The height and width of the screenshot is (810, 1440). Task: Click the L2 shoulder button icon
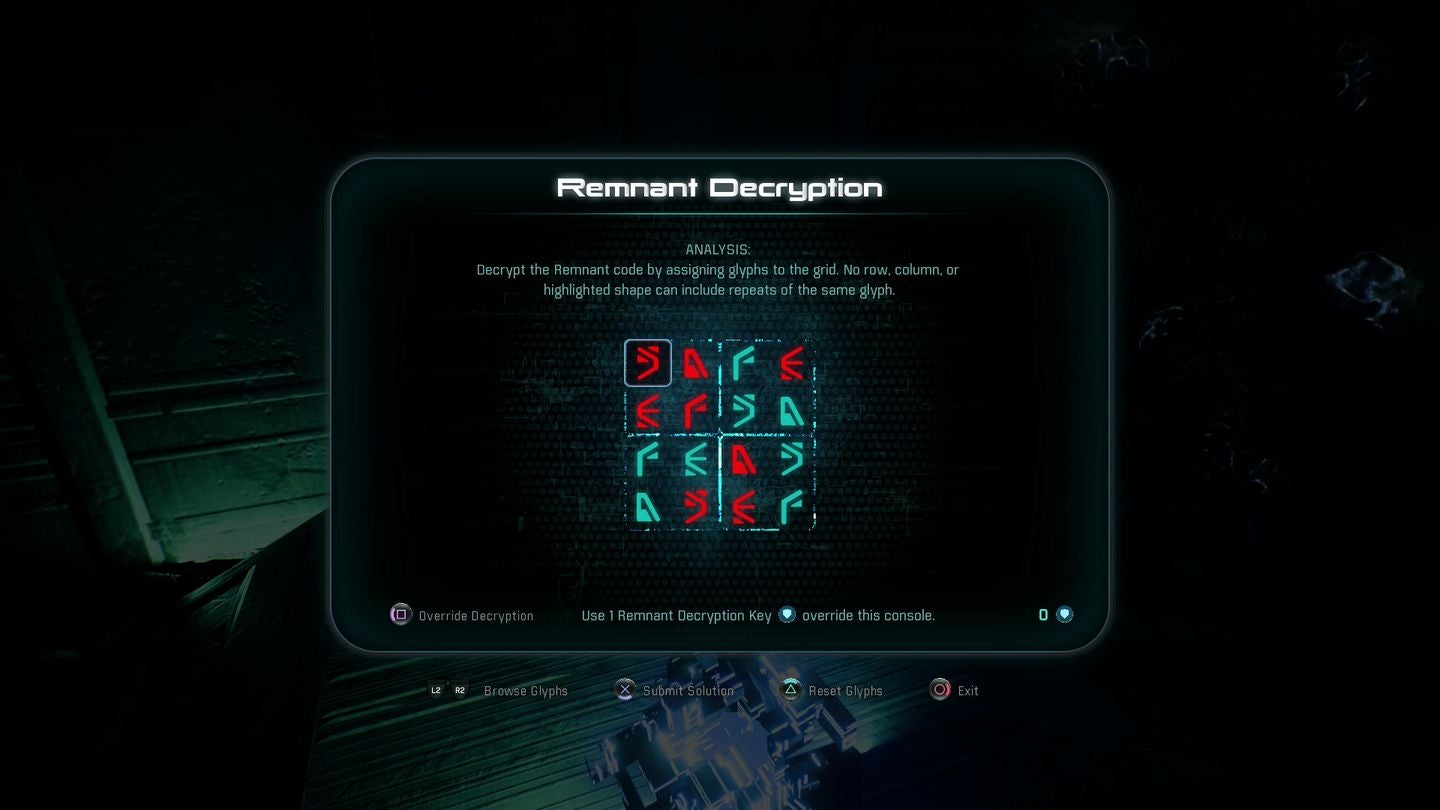[436, 690]
